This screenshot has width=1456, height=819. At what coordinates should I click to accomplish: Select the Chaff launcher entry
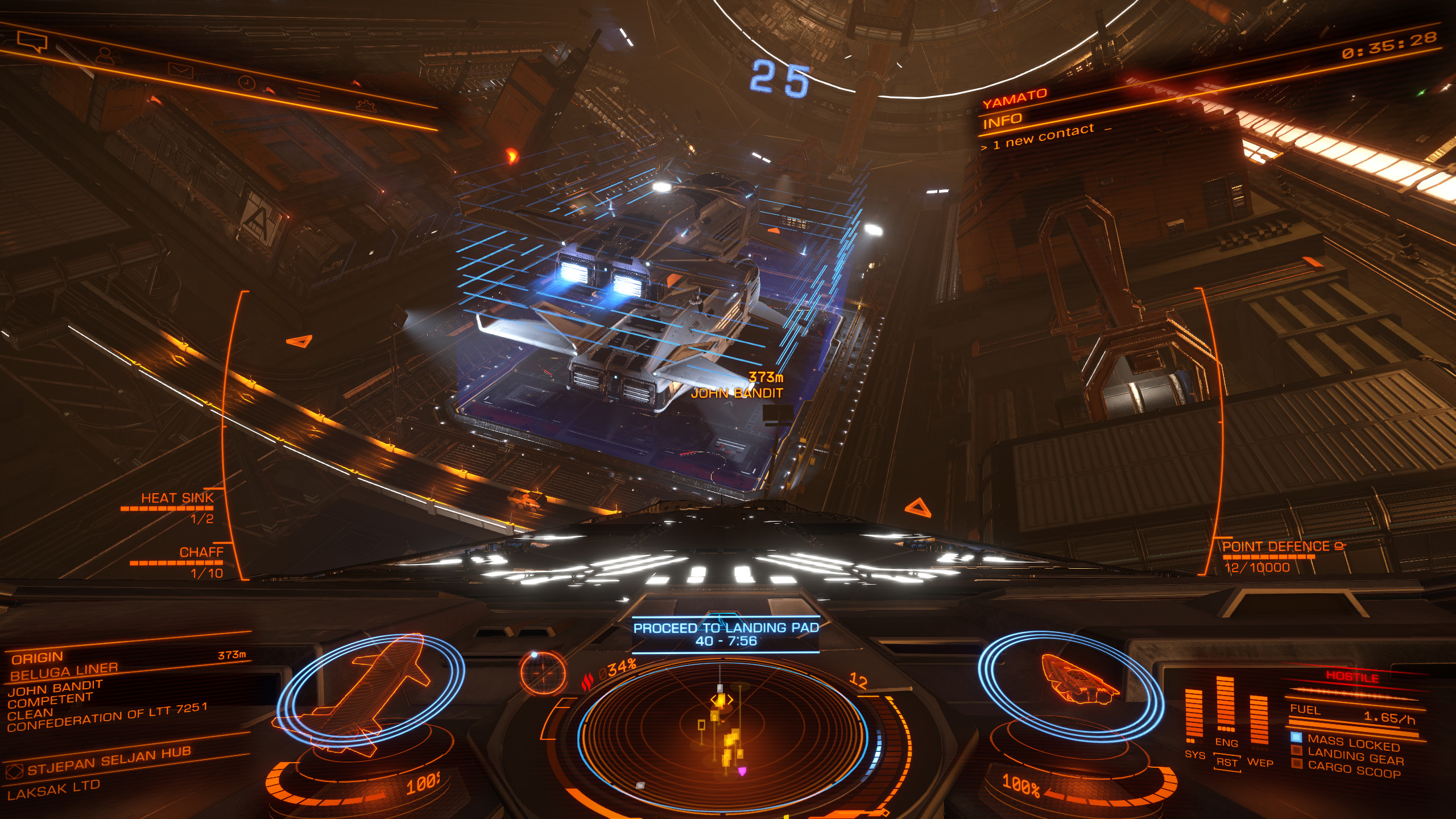tap(201, 552)
